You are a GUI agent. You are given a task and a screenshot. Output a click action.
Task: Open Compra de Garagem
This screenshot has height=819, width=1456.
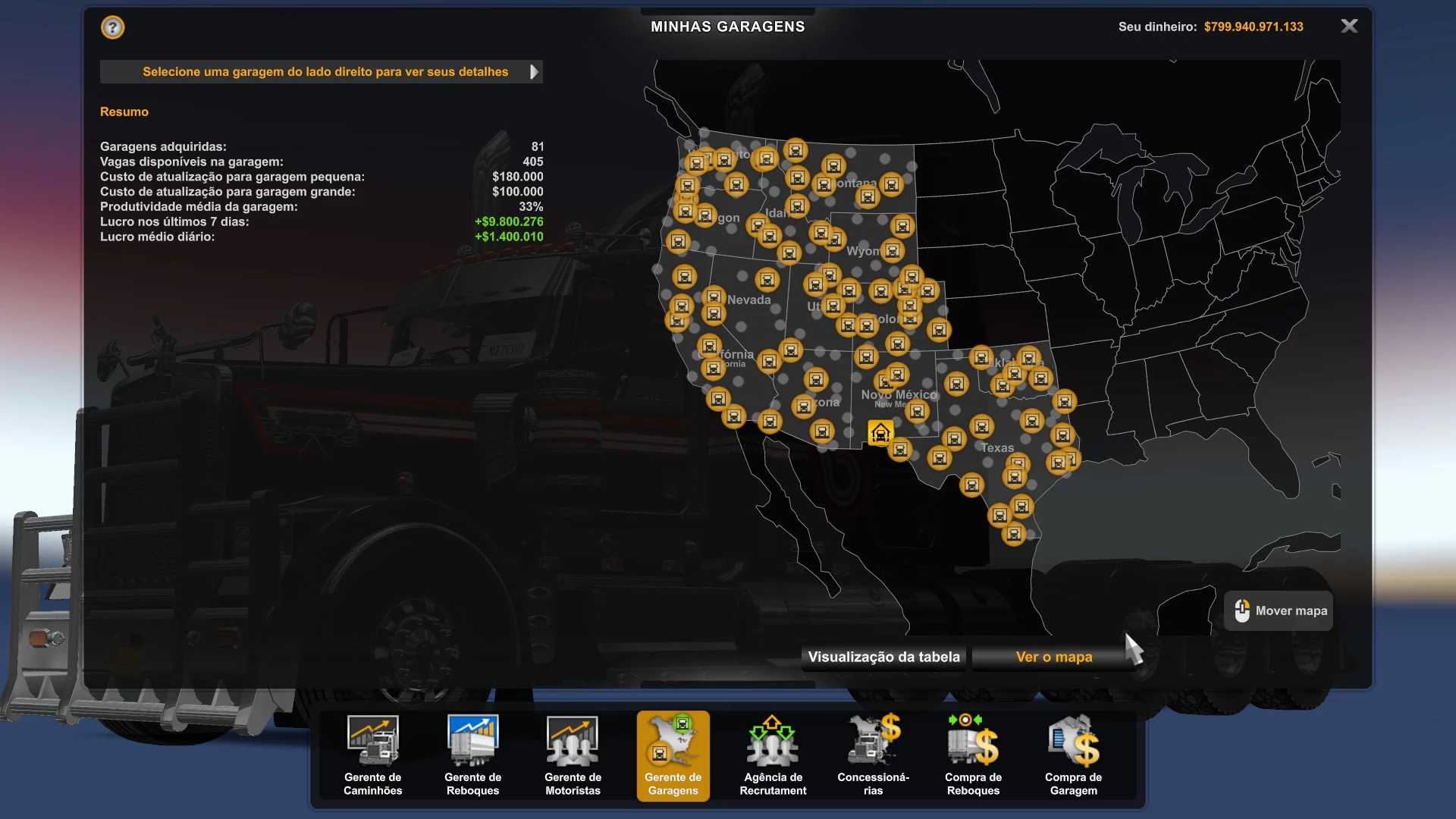click(1073, 755)
